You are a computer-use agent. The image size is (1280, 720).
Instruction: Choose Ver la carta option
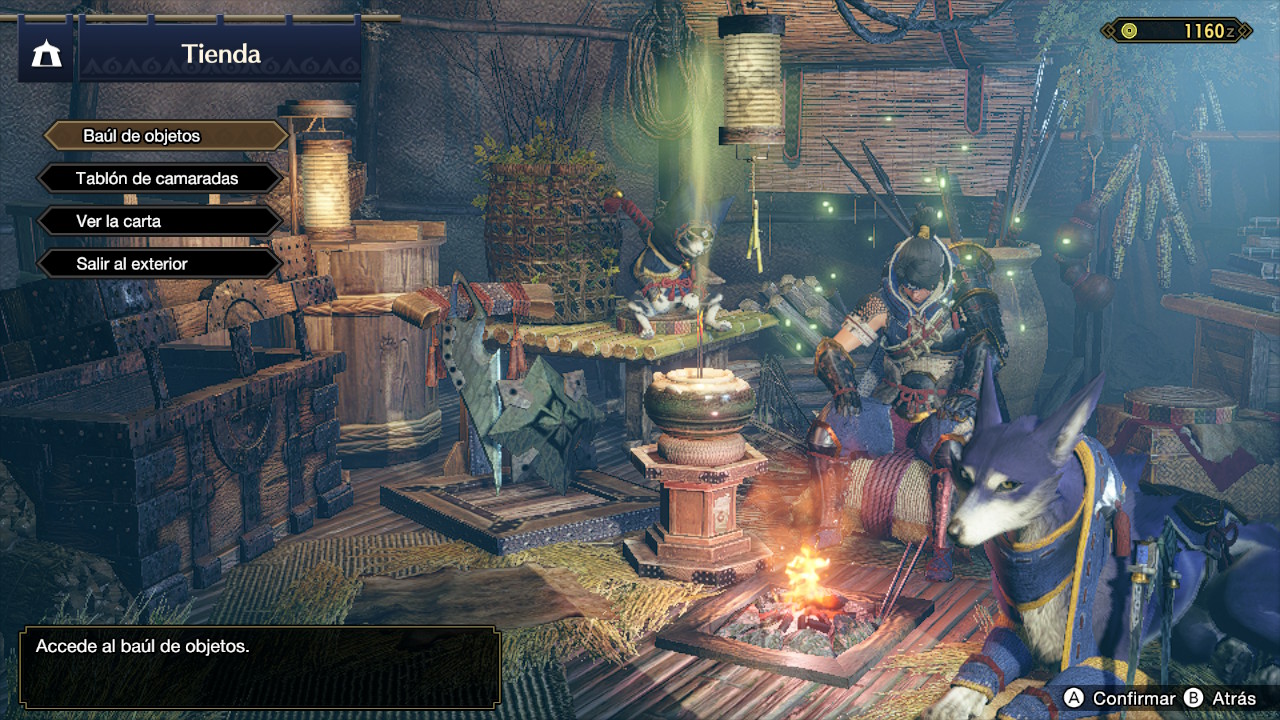pos(160,221)
